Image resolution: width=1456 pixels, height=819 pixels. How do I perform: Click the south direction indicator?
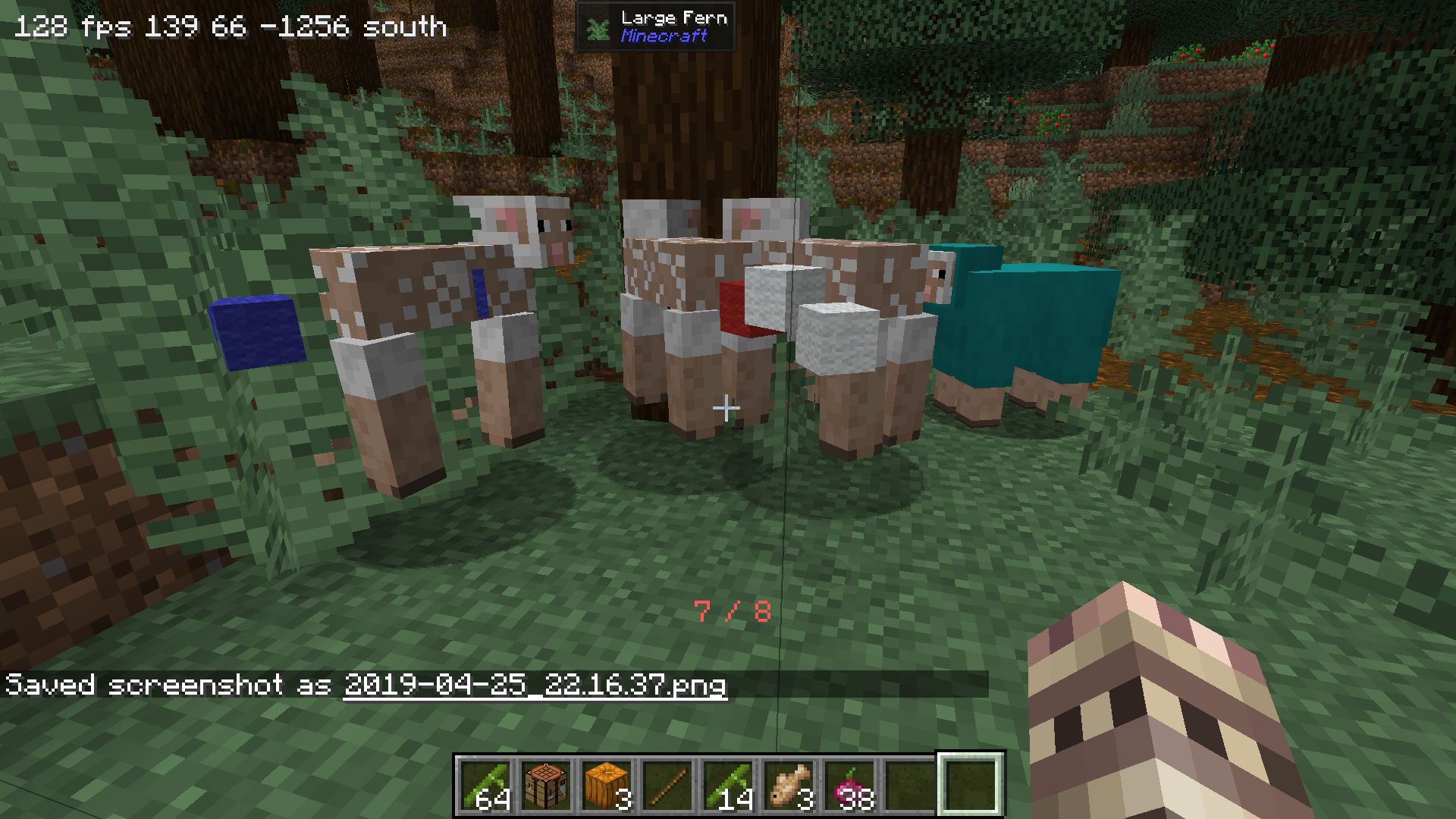tap(404, 27)
